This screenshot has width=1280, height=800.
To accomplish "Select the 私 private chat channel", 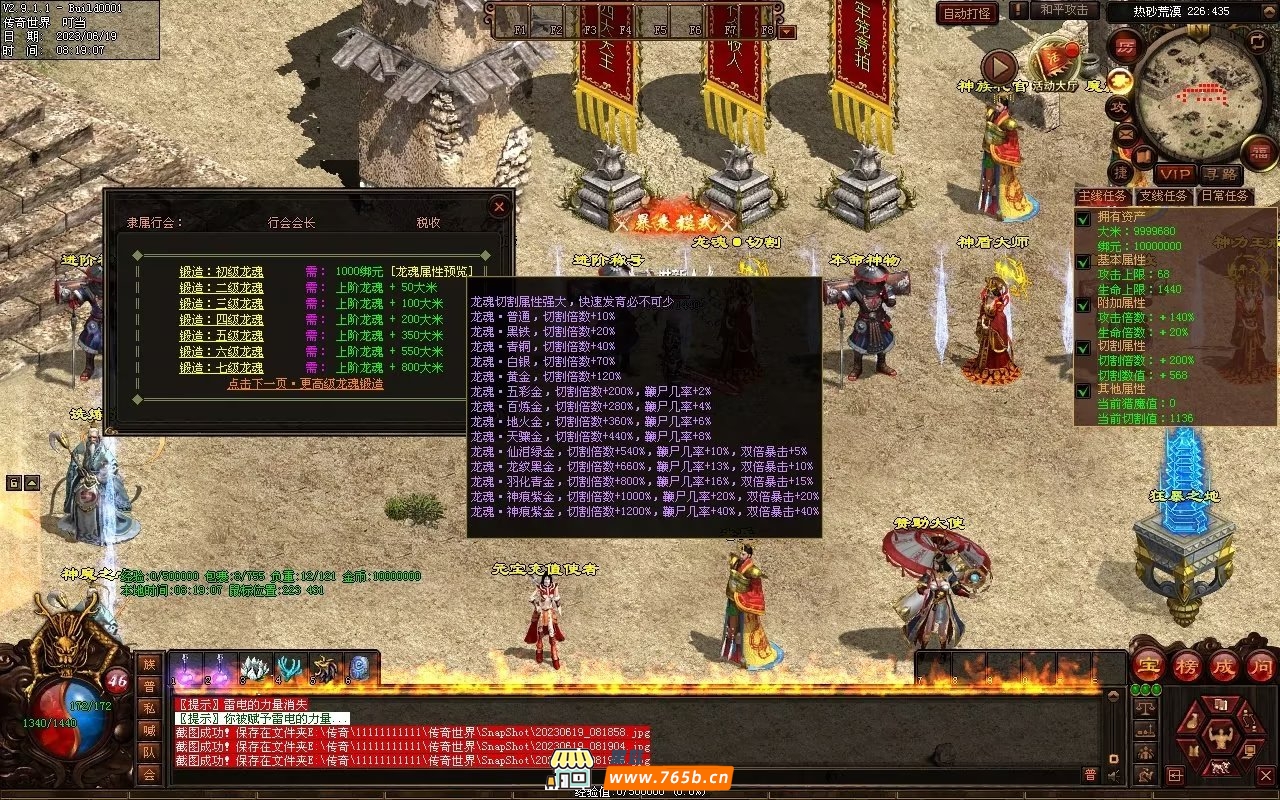I will tap(149, 708).
